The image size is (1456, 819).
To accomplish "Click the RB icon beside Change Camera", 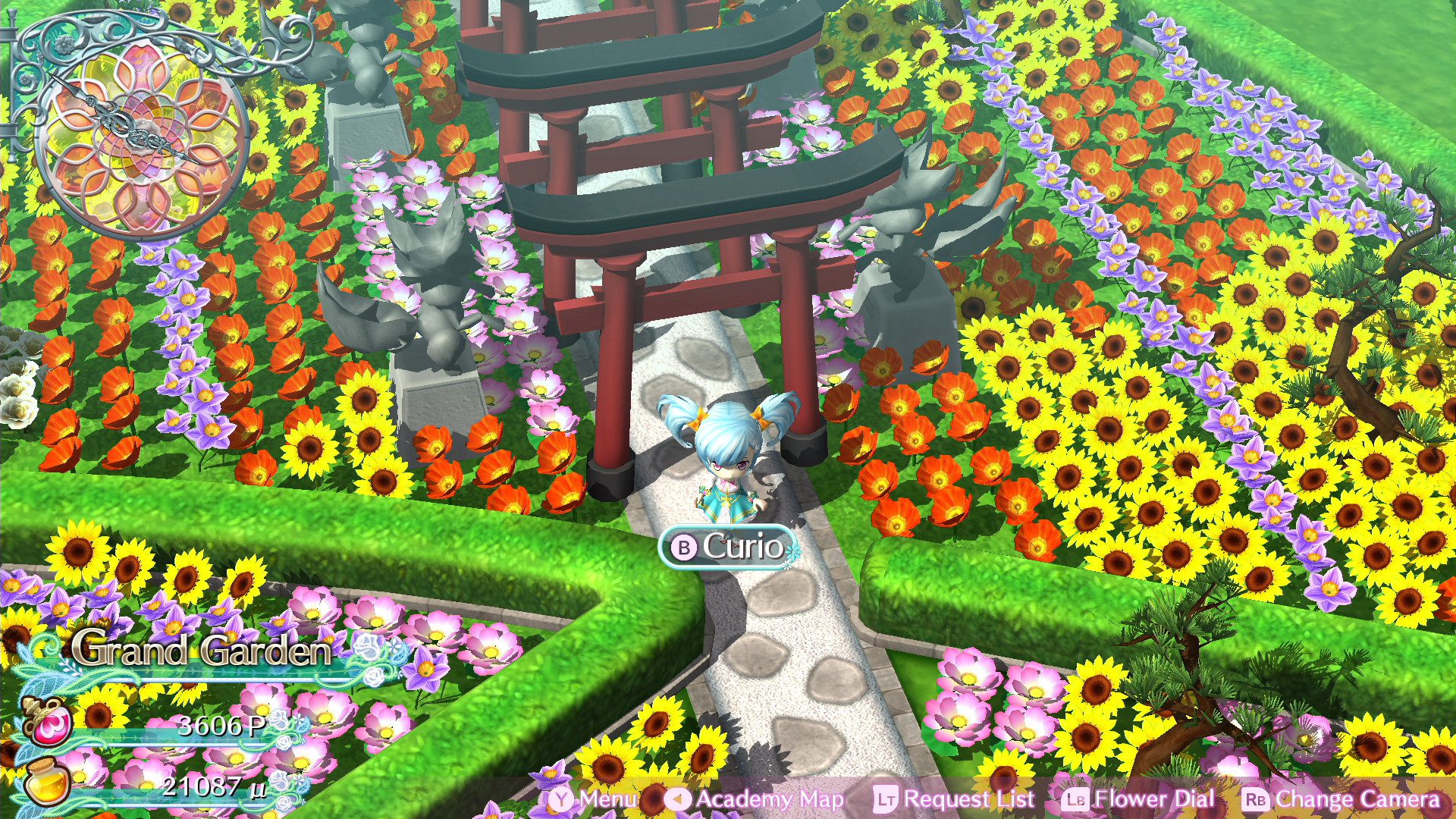I will pyautogui.click(x=1260, y=799).
